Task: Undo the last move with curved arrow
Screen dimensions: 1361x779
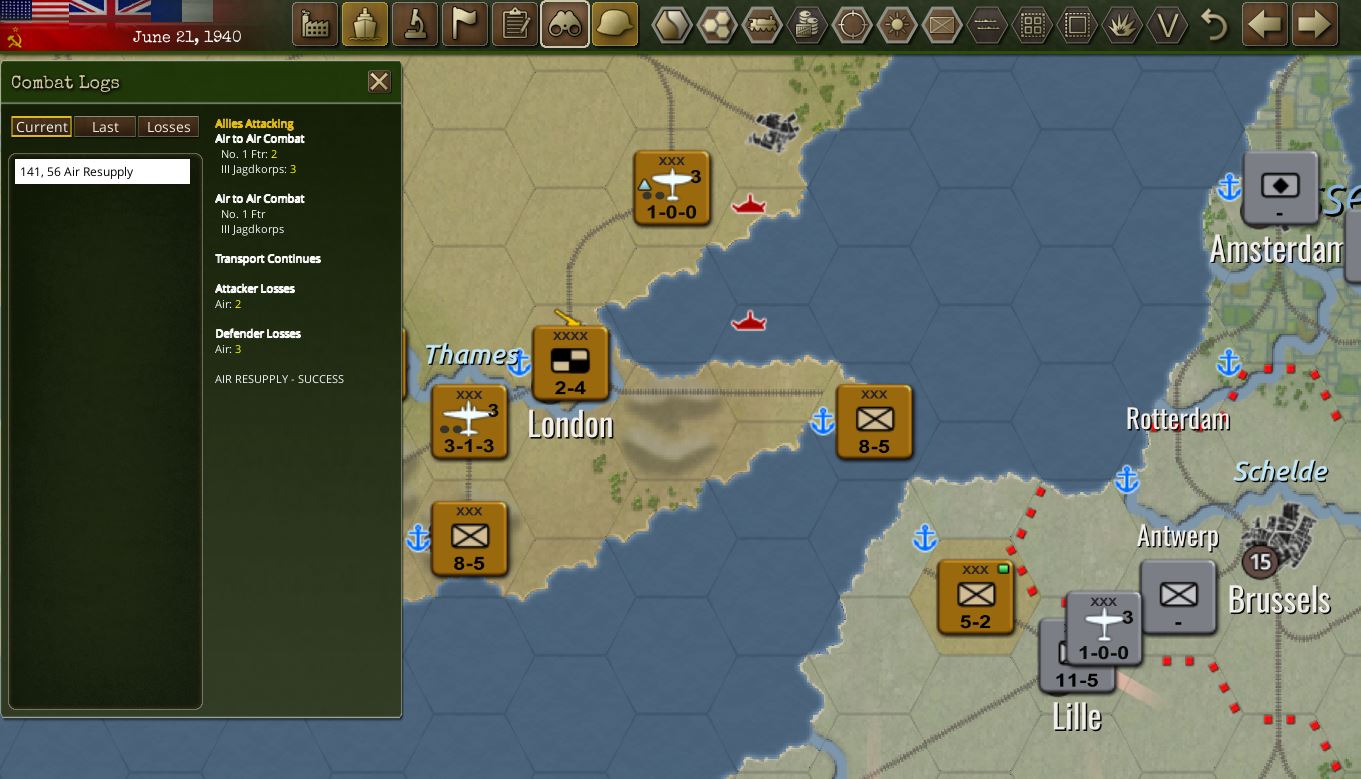Action: (1214, 24)
